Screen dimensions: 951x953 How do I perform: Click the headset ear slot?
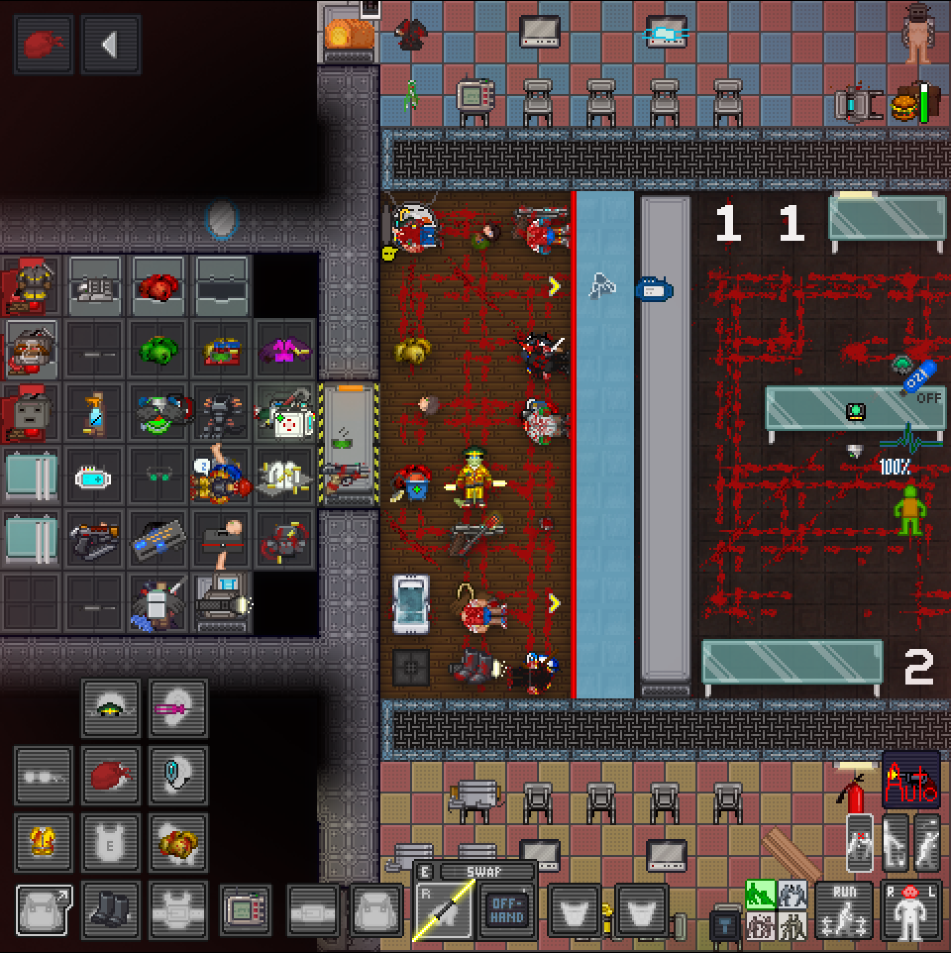[x=178, y=775]
